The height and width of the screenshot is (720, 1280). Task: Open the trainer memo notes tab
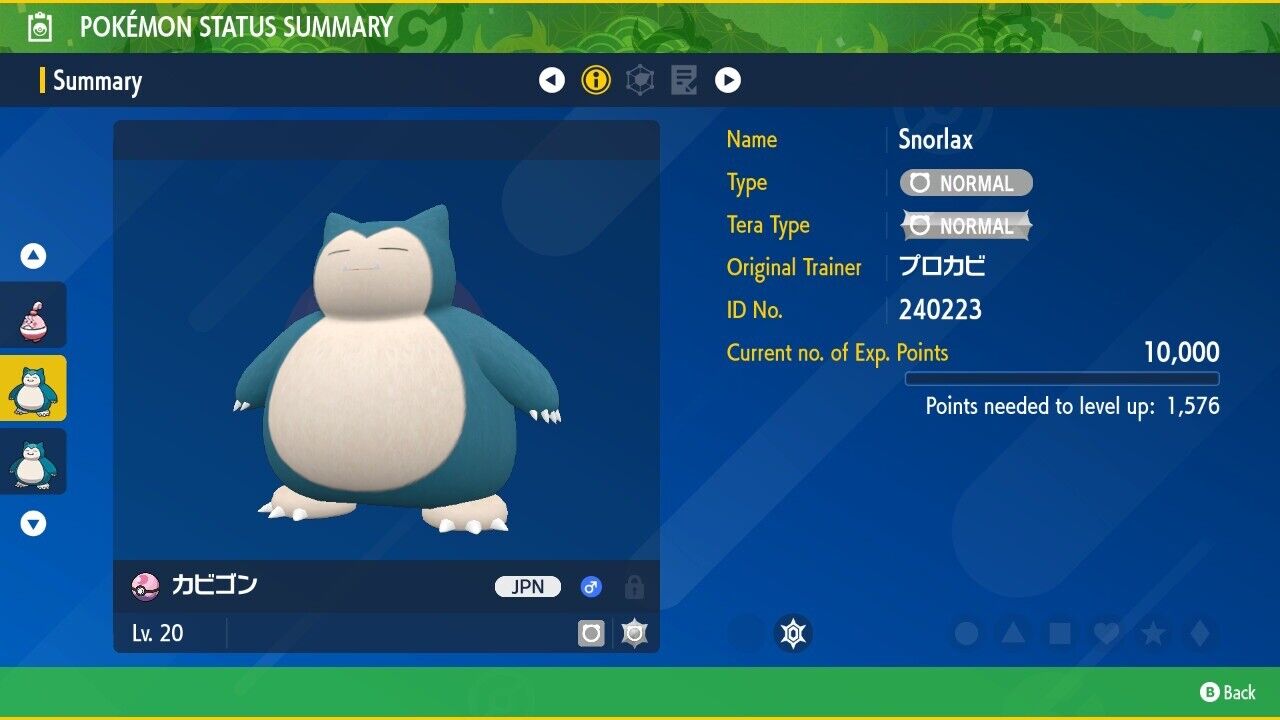(x=684, y=80)
